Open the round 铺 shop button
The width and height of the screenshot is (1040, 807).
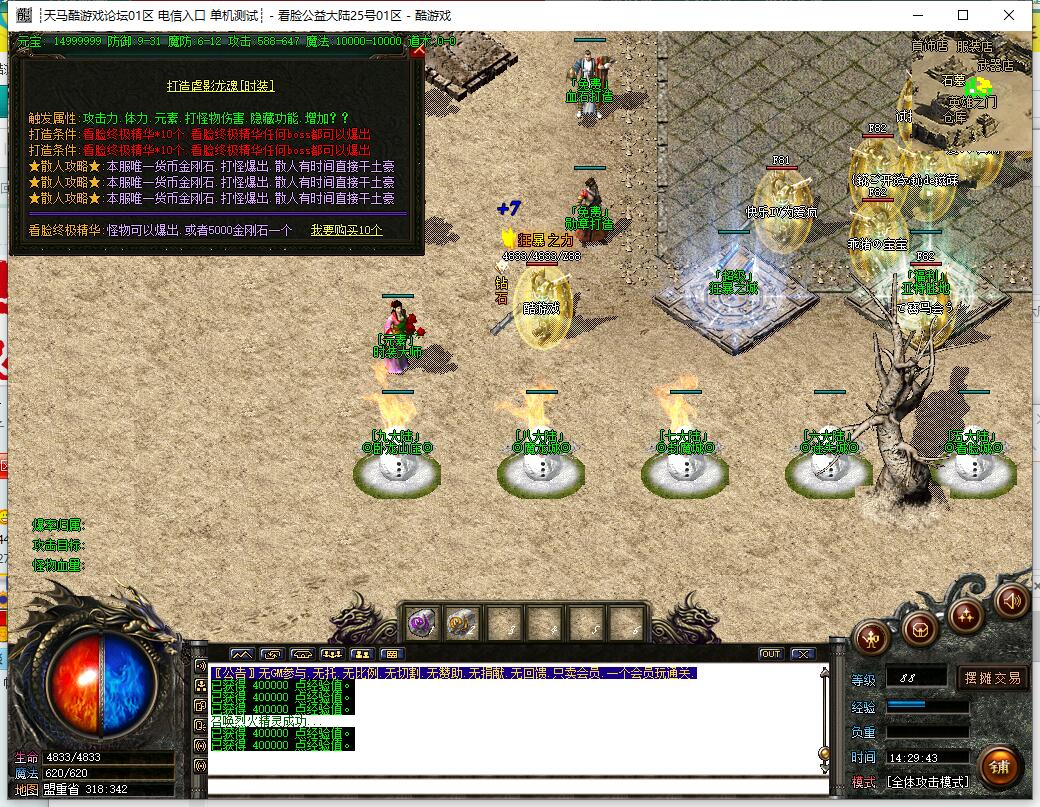tap(999, 765)
